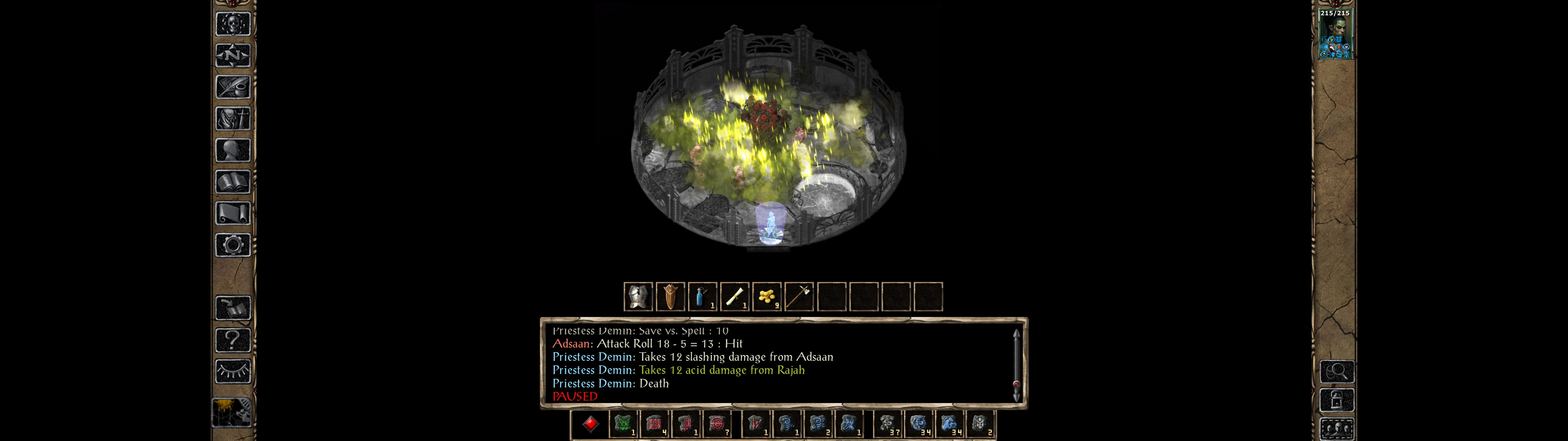1568x441 pixels.
Task: Activate the magnifying glass button
Action: click(1337, 371)
